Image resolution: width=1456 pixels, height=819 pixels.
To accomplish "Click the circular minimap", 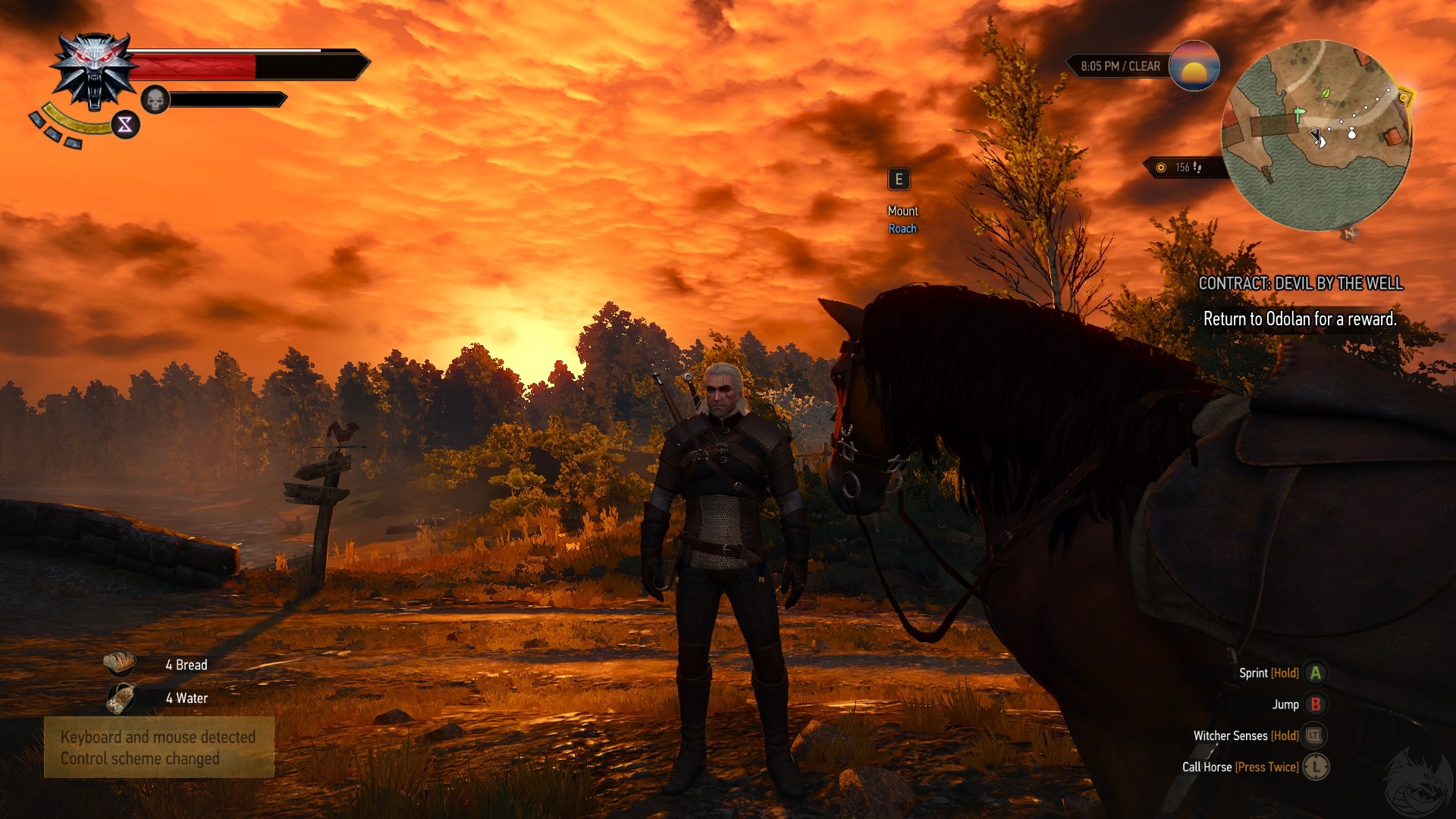I will [1316, 135].
